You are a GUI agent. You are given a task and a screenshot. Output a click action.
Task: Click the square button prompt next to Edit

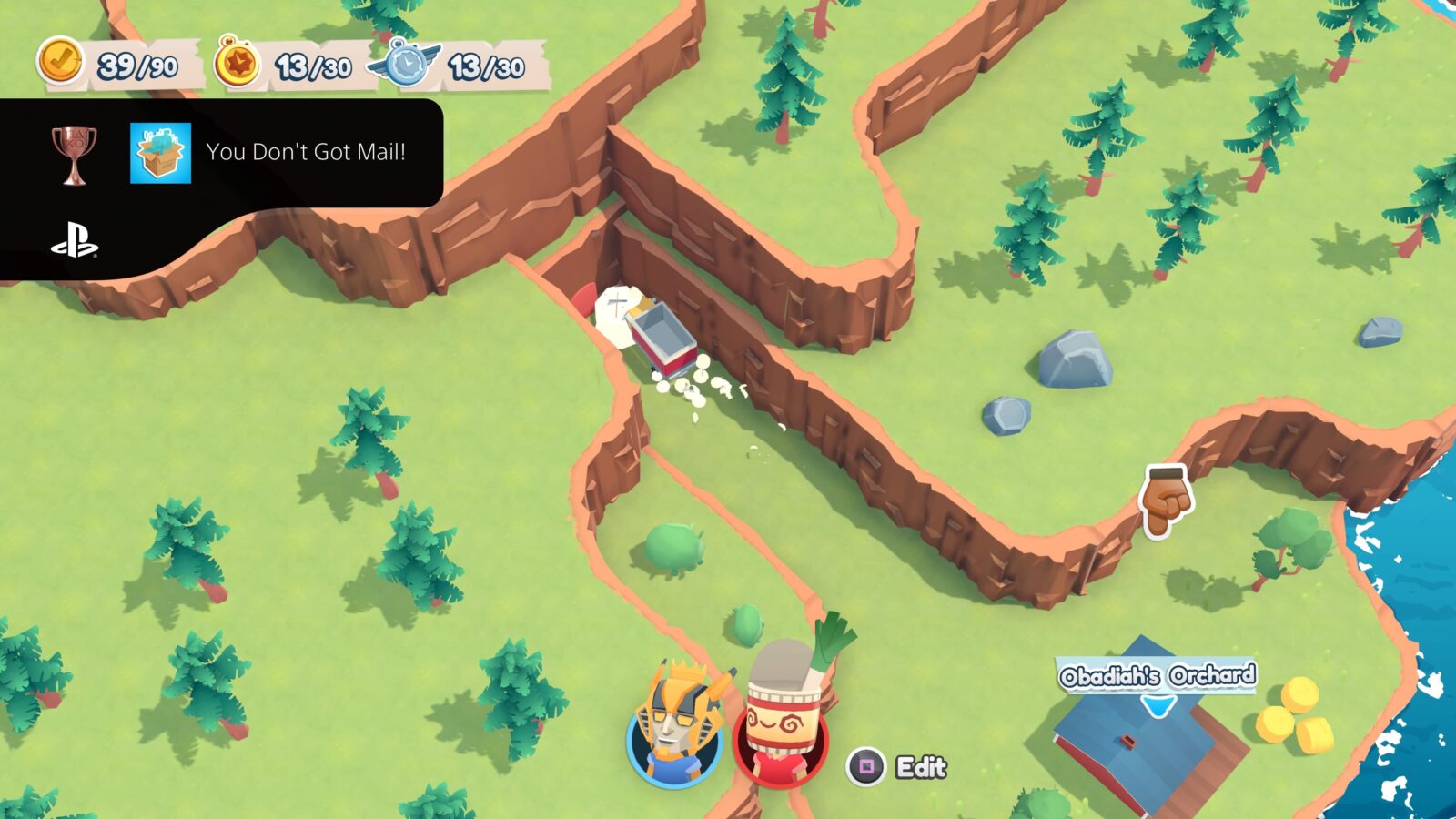pyautogui.click(x=865, y=764)
